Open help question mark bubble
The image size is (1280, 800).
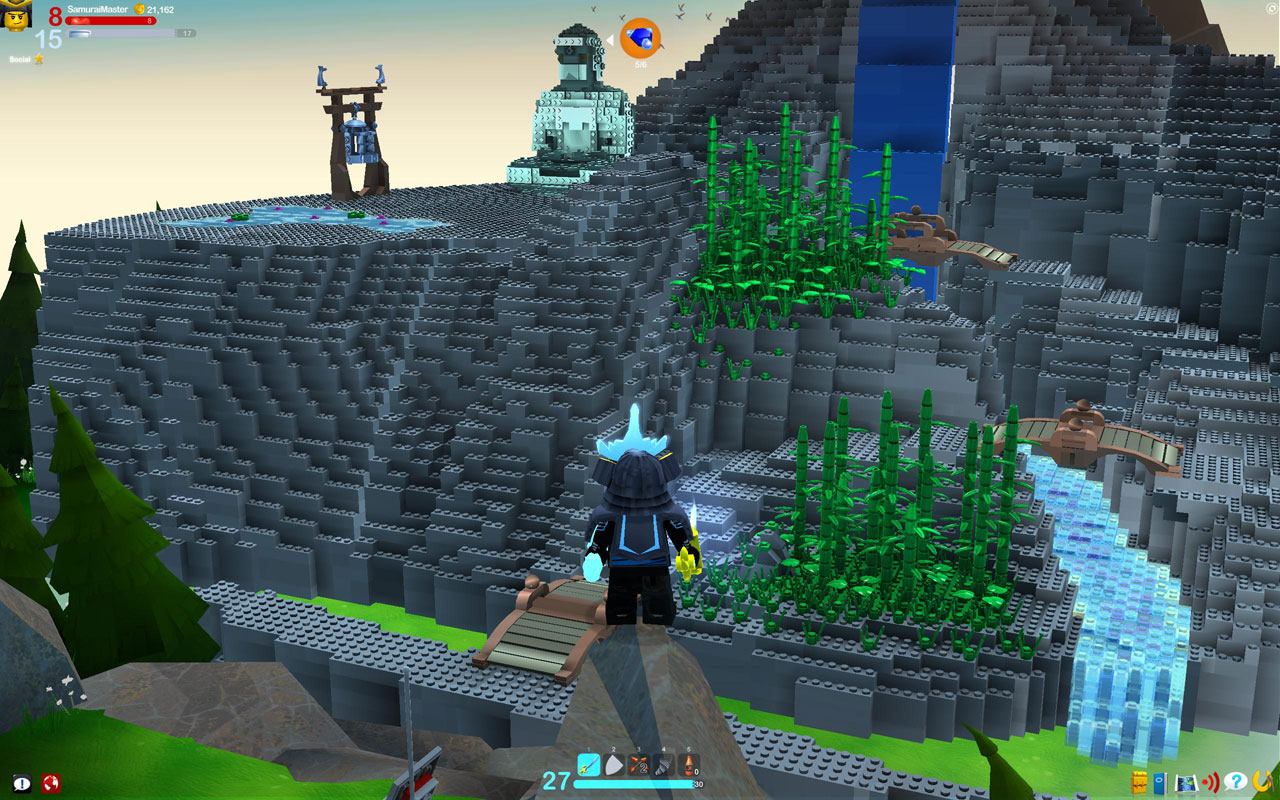pos(1236,780)
